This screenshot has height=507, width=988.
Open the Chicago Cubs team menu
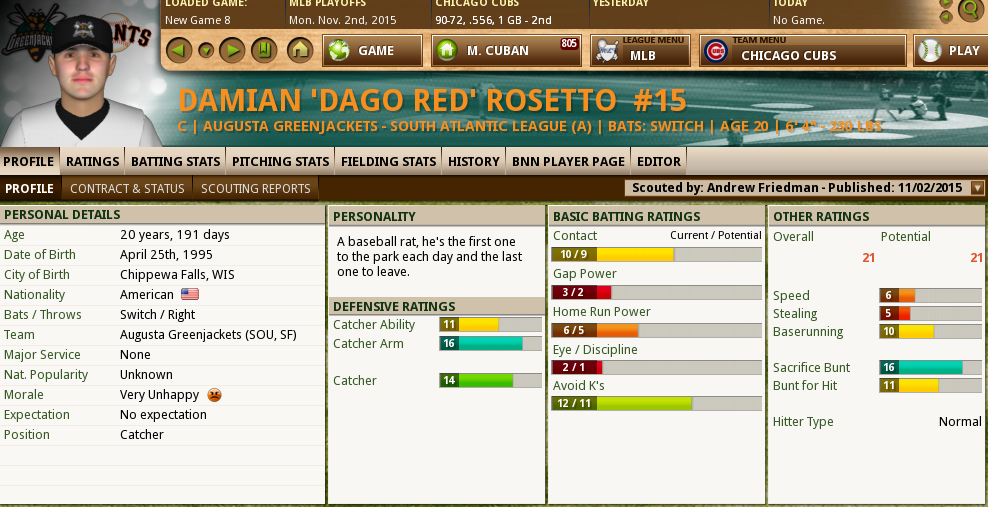802,50
